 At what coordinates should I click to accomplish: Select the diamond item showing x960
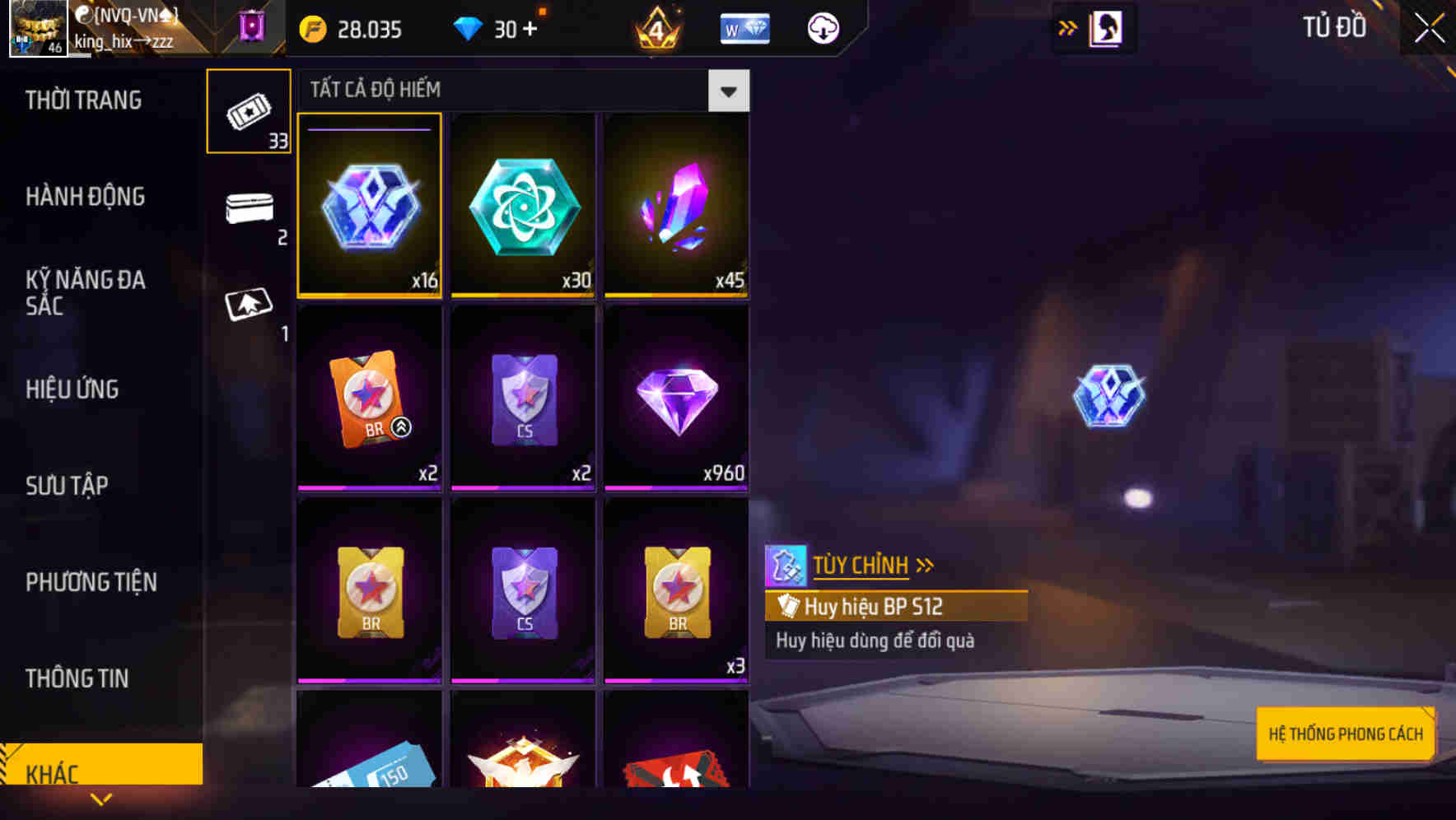[x=675, y=398]
